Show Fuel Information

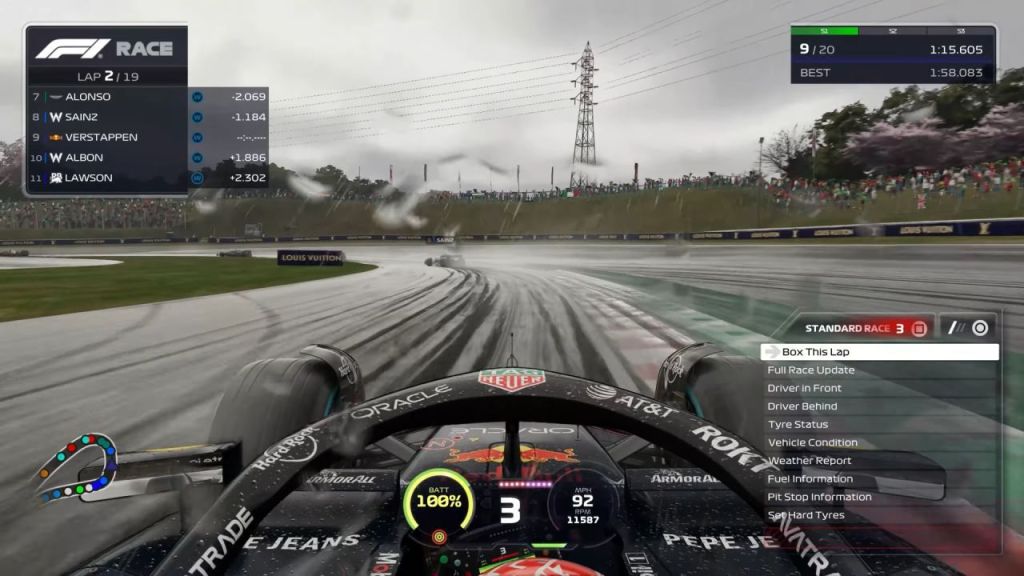[x=878, y=479]
